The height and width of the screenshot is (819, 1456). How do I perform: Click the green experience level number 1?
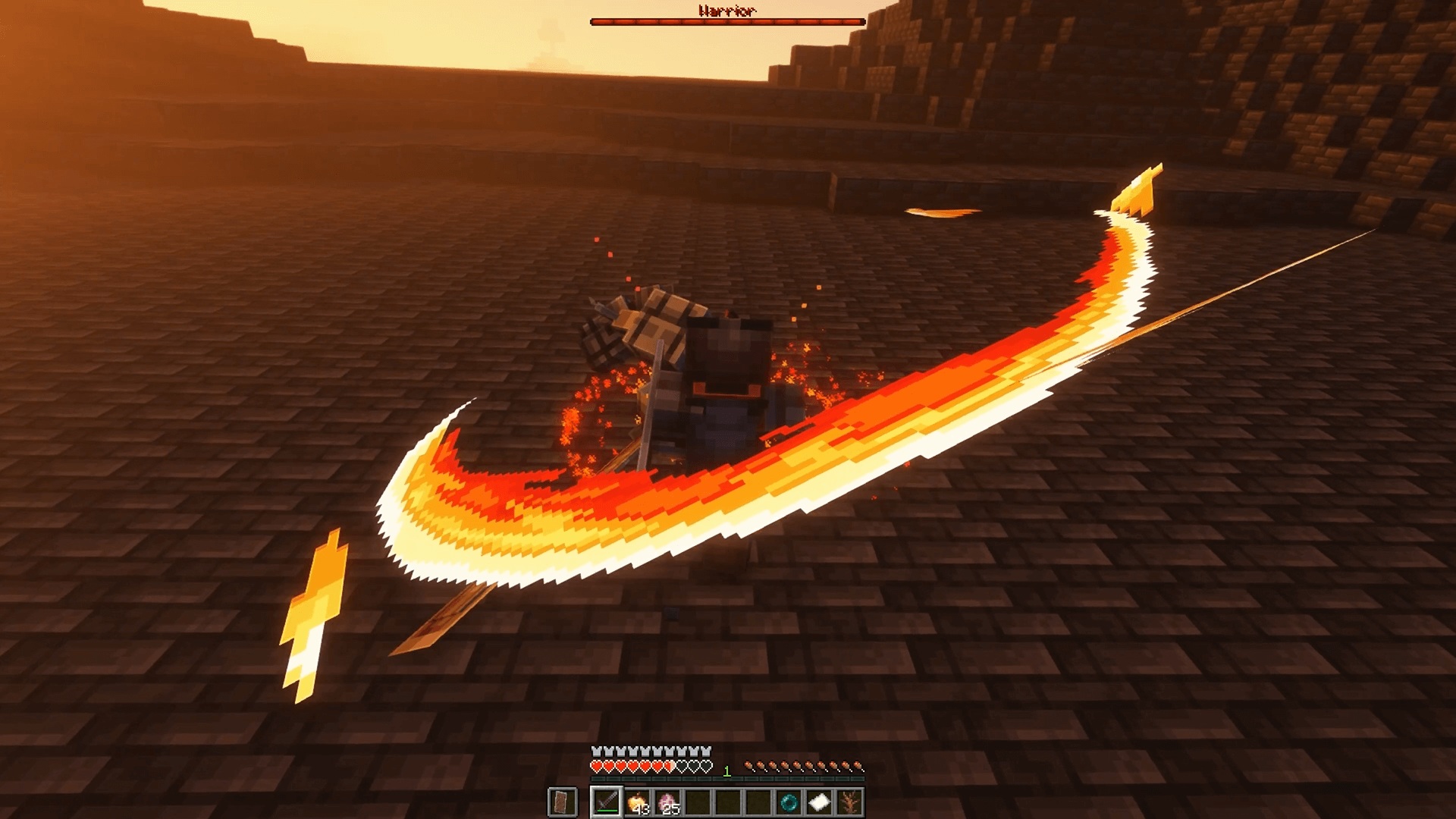pyautogui.click(x=726, y=770)
